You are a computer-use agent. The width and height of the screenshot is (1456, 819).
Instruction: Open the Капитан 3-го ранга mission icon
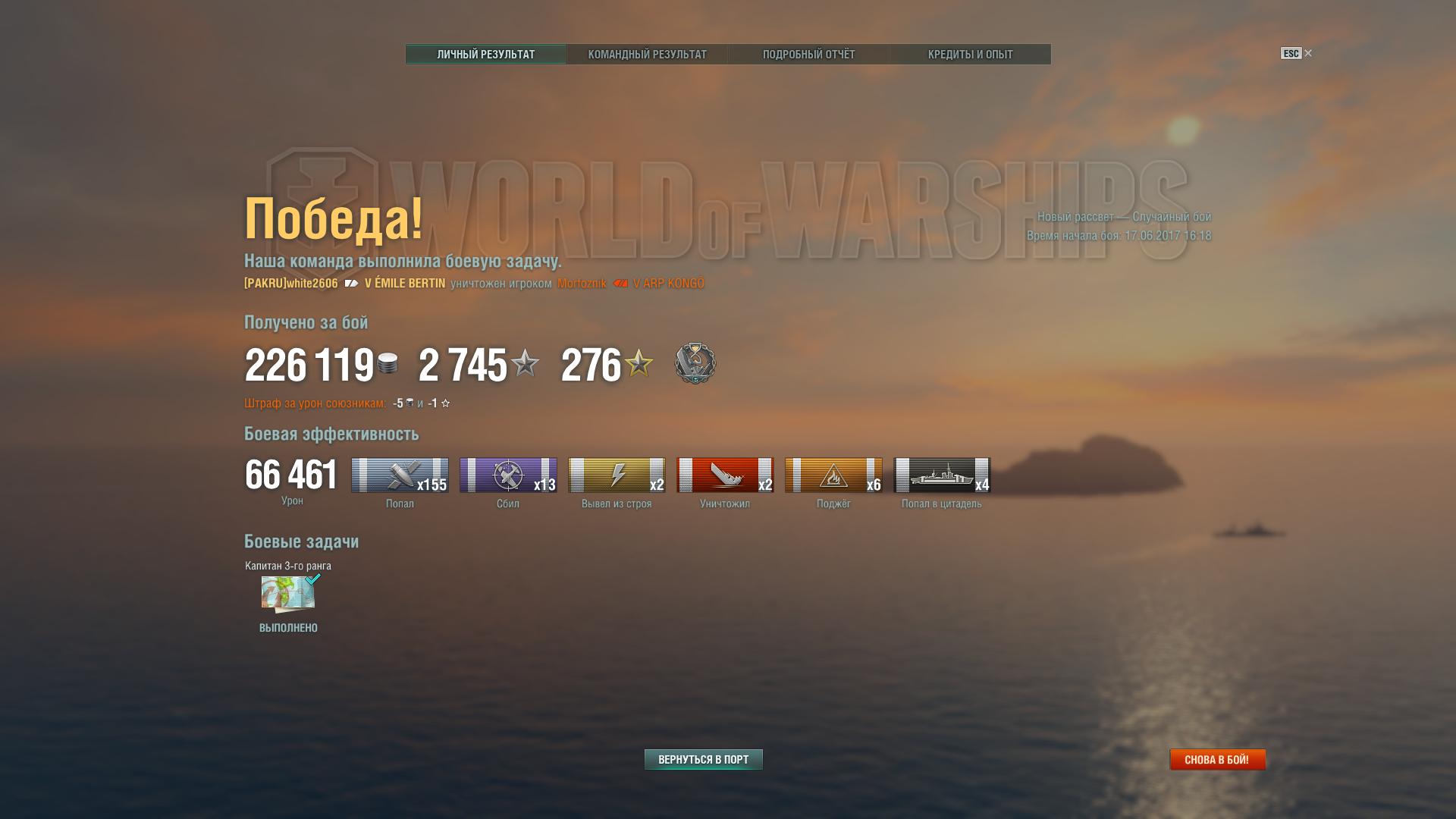288,593
